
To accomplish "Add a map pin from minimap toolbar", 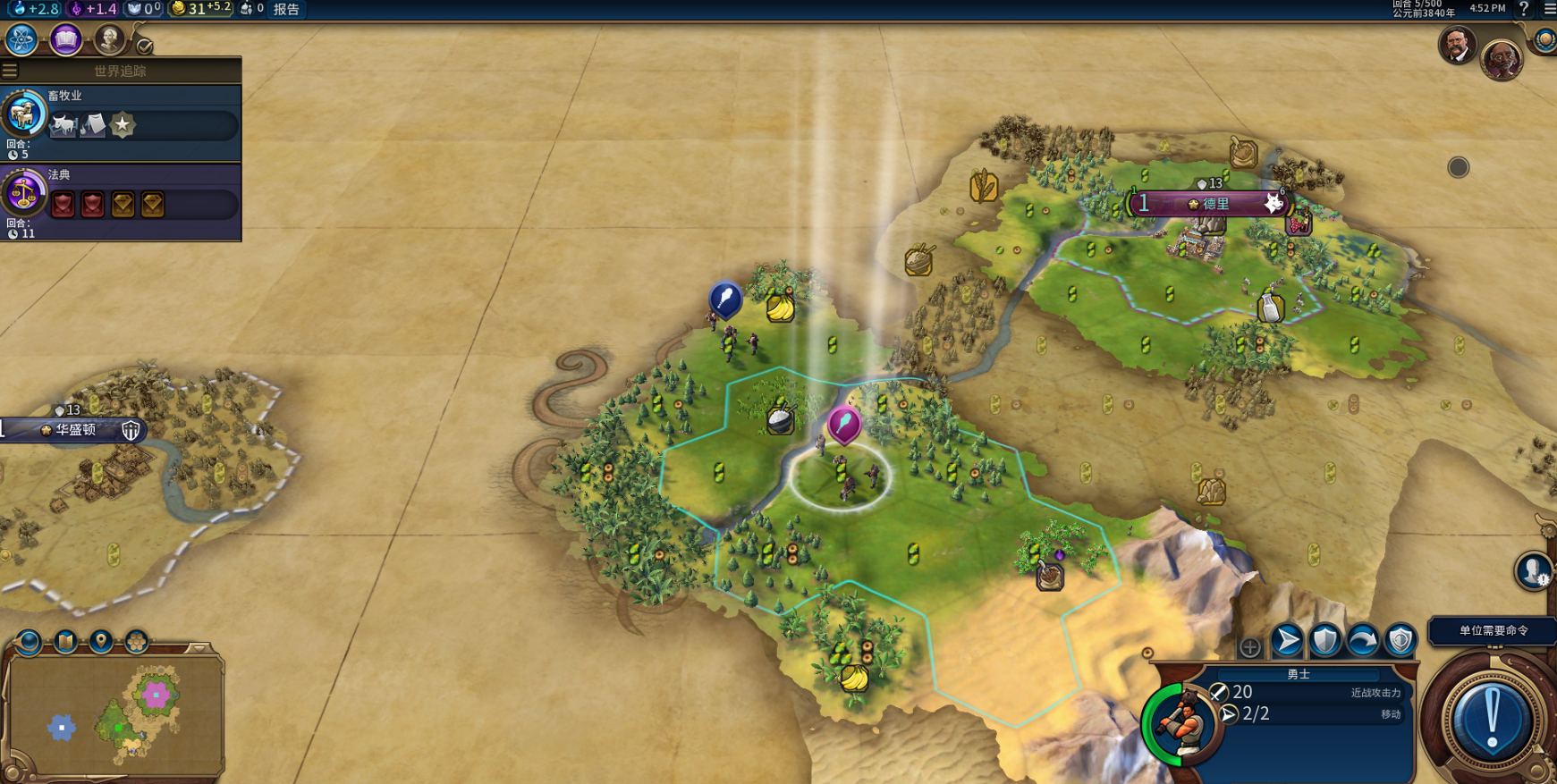I will tap(101, 642).
